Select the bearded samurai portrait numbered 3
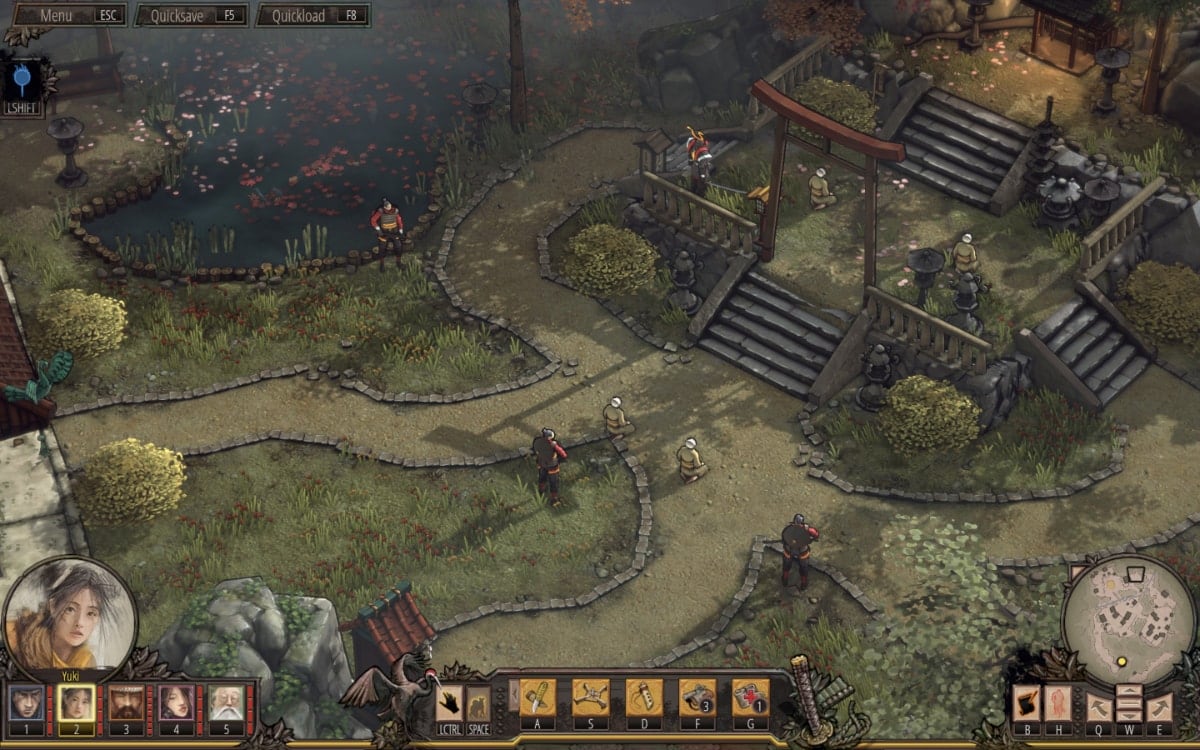Screen dimensions: 1200x750 click(127, 704)
